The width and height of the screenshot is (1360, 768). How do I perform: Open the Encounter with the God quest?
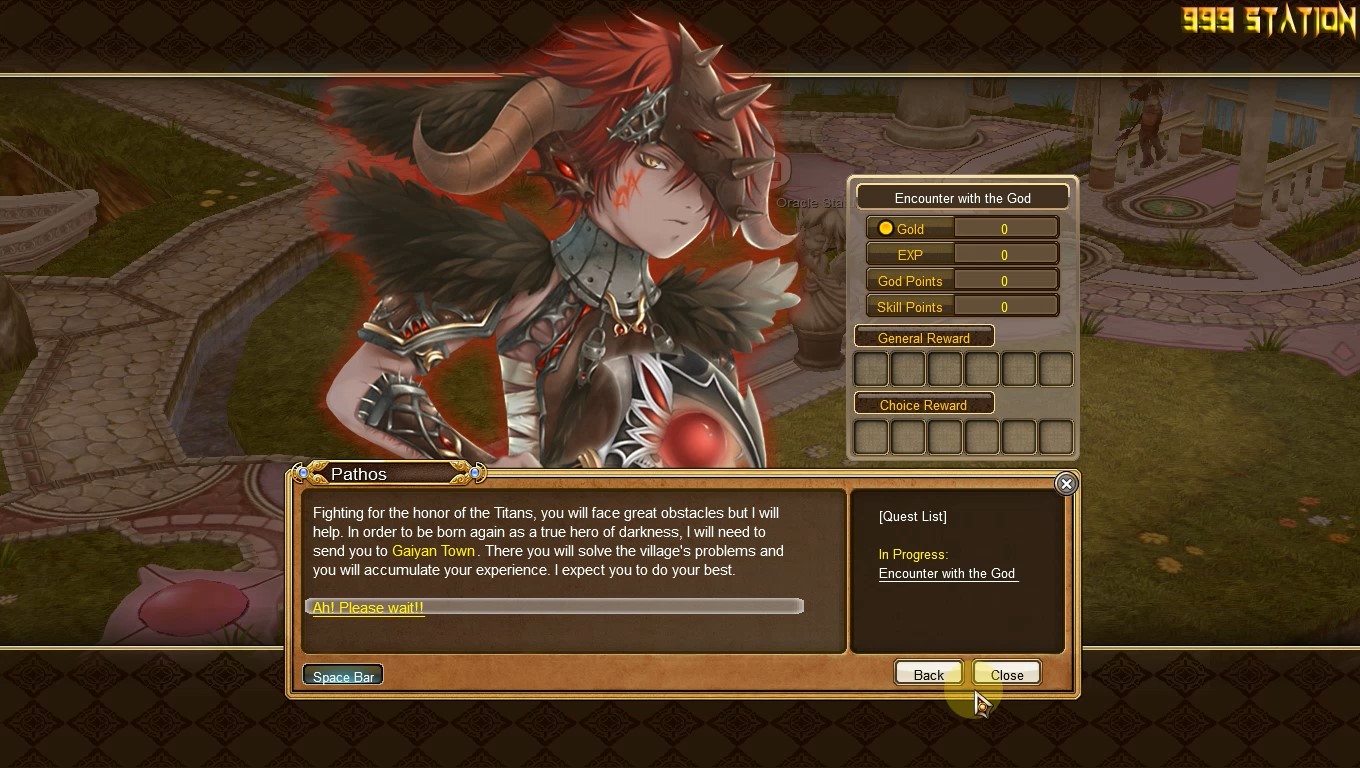947,573
